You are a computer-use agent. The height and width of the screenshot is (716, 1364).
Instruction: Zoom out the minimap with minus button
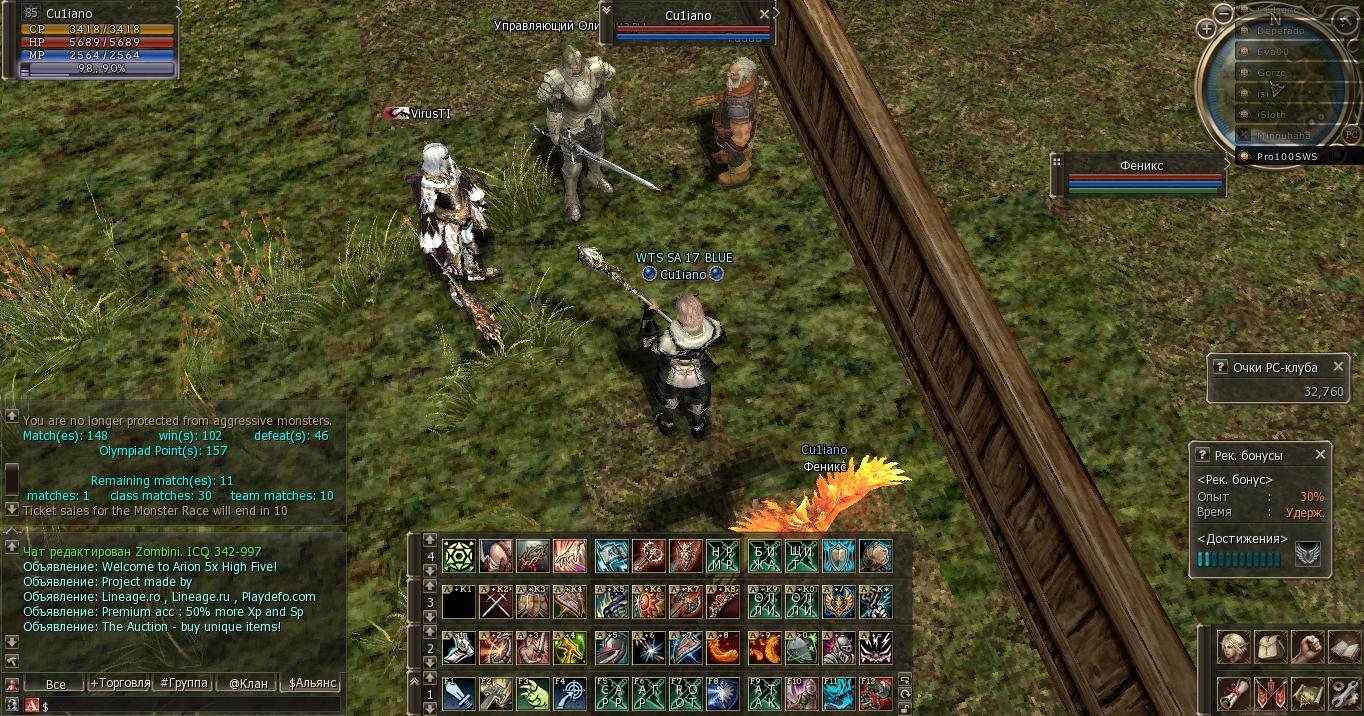pyautogui.click(x=1224, y=13)
